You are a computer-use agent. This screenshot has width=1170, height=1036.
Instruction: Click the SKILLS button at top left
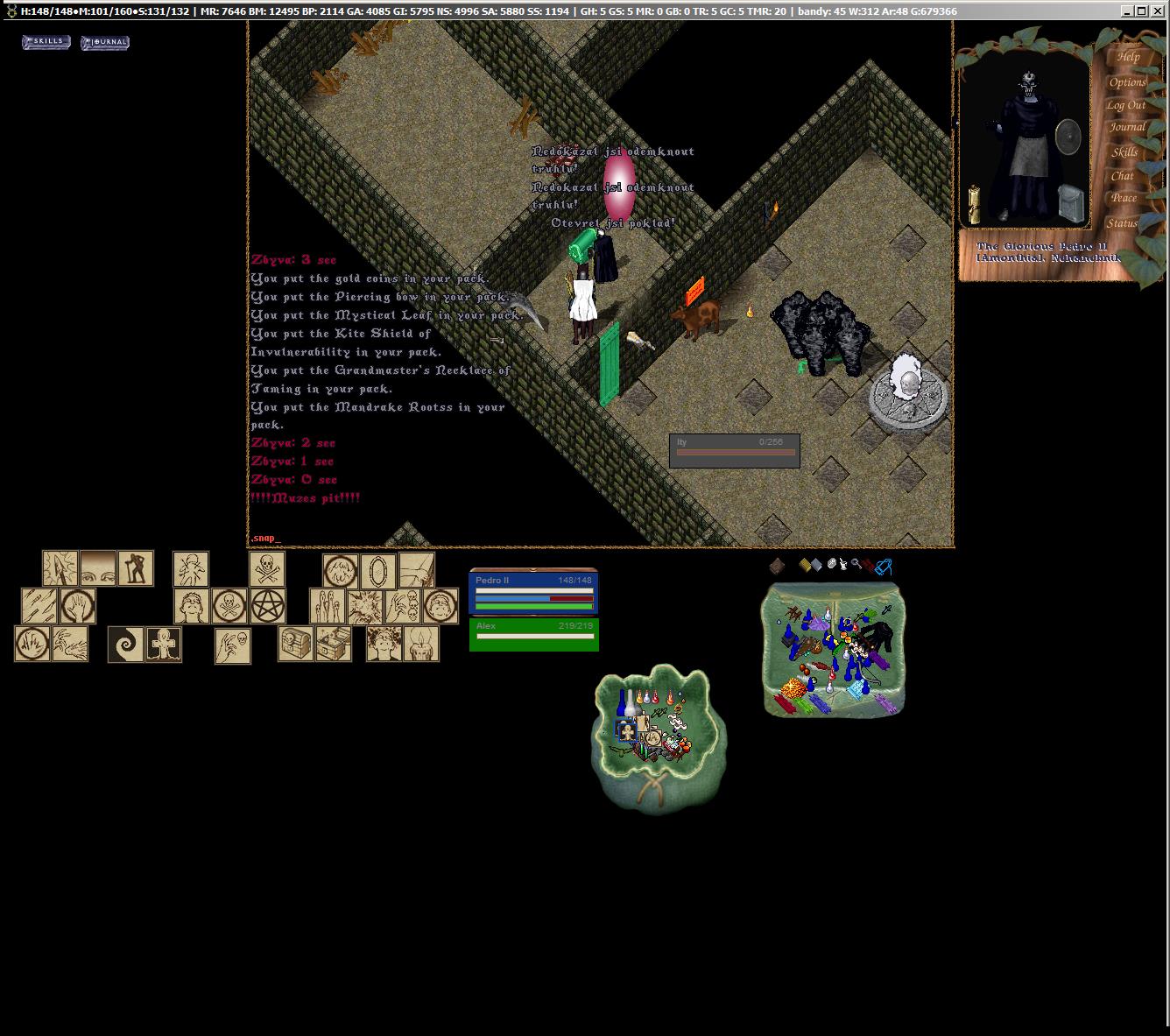46,42
